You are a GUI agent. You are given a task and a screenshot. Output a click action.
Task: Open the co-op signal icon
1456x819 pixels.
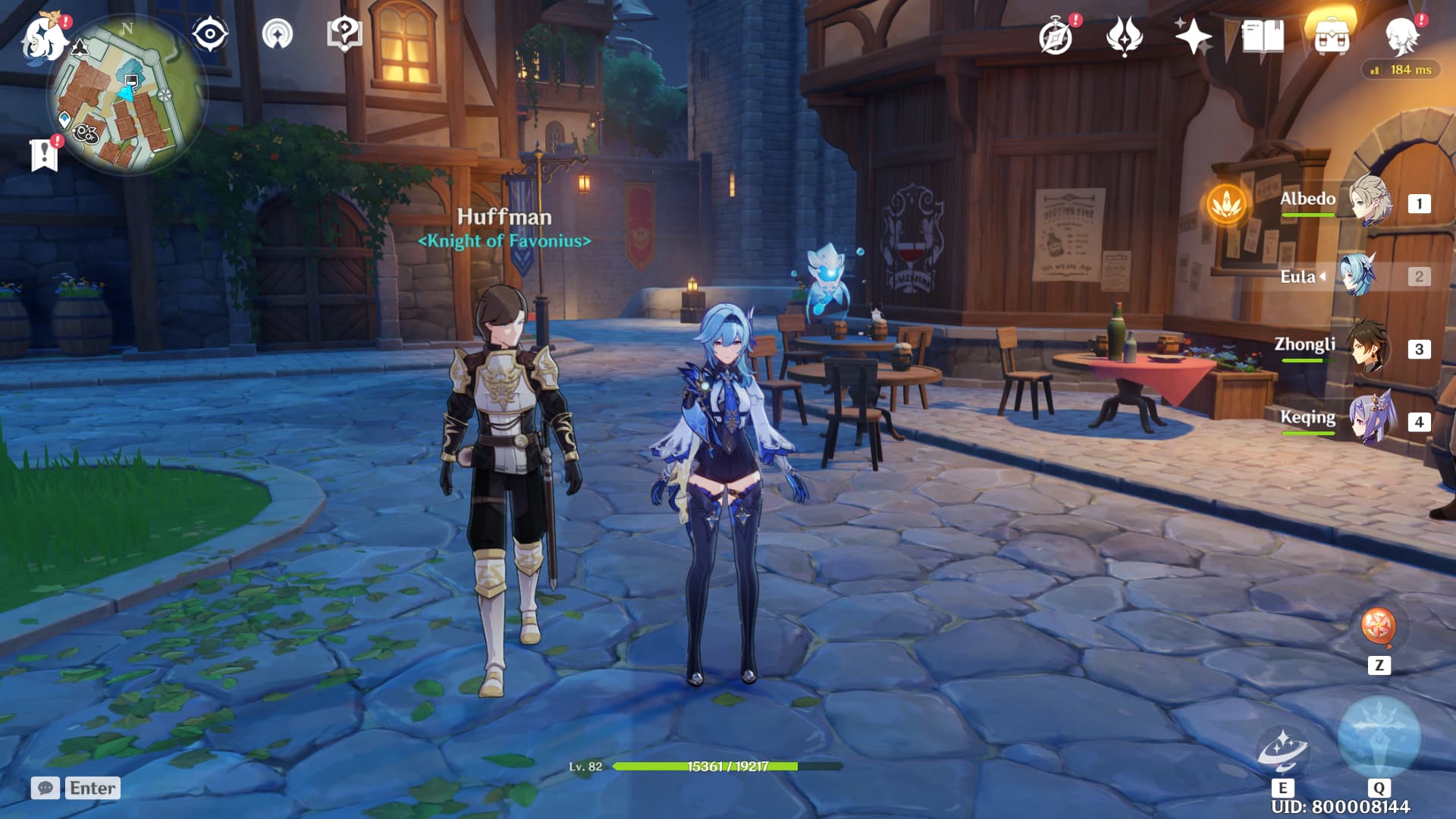coord(278,34)
